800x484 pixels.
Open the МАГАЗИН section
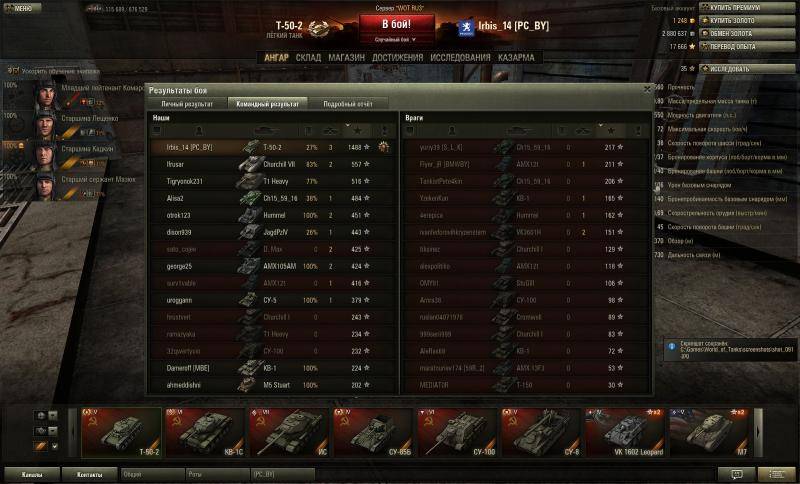click(346, 57)
